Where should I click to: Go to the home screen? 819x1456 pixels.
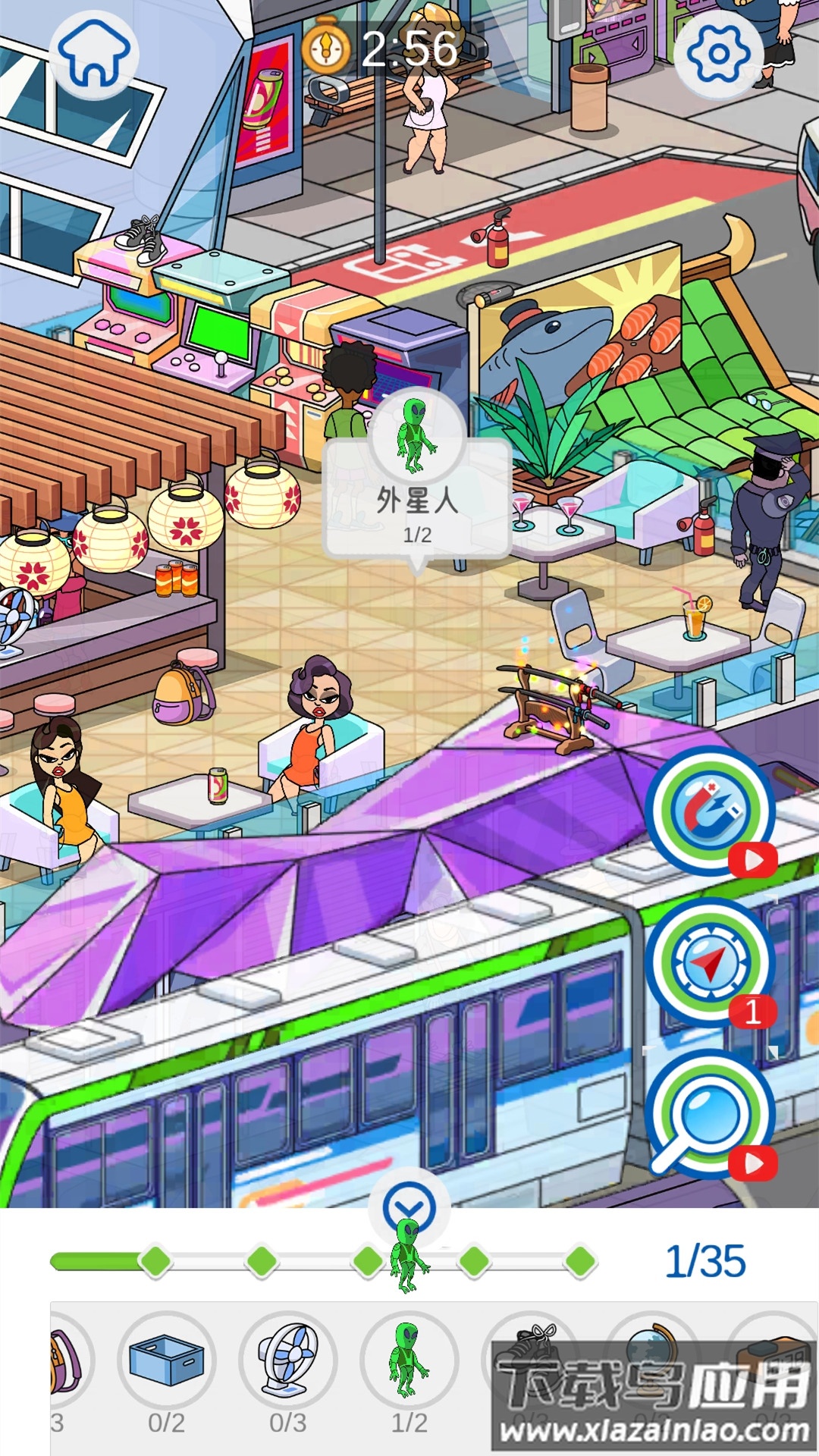click(x=95, y=54)
